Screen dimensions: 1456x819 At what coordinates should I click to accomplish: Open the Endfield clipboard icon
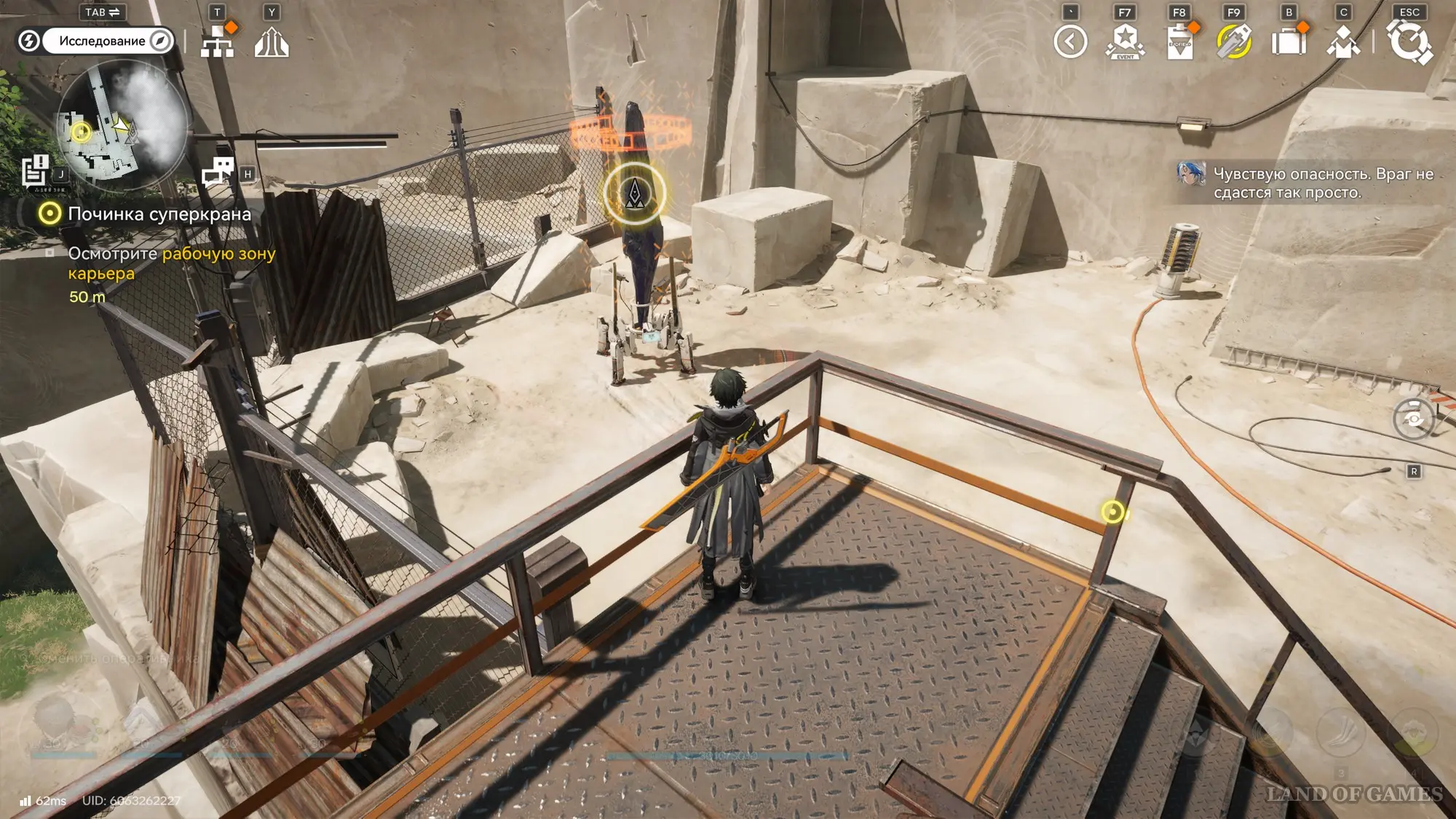point(1179,42)
